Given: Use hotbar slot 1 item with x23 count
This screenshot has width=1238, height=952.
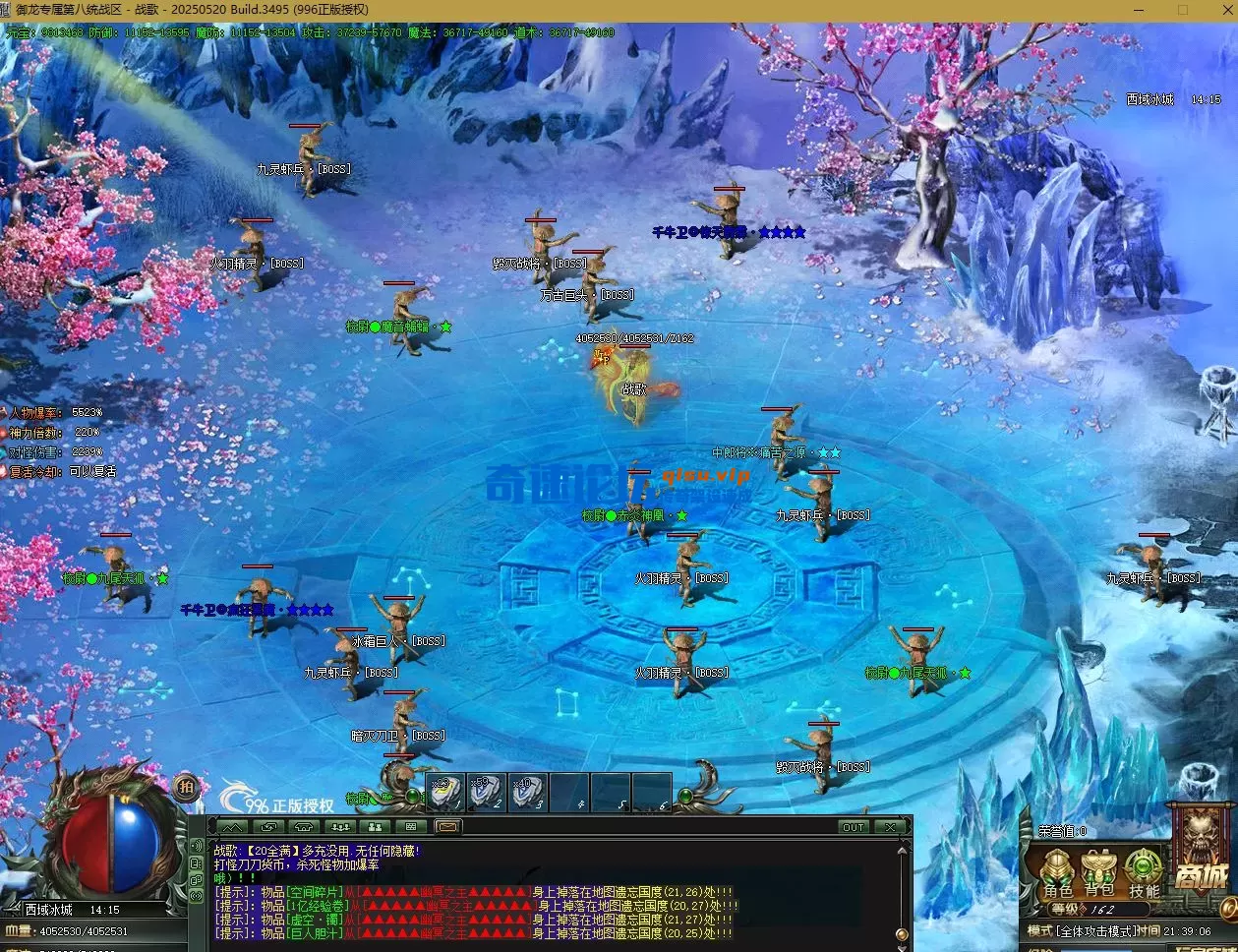Looking at the screenshot, I should click(444, 792).
